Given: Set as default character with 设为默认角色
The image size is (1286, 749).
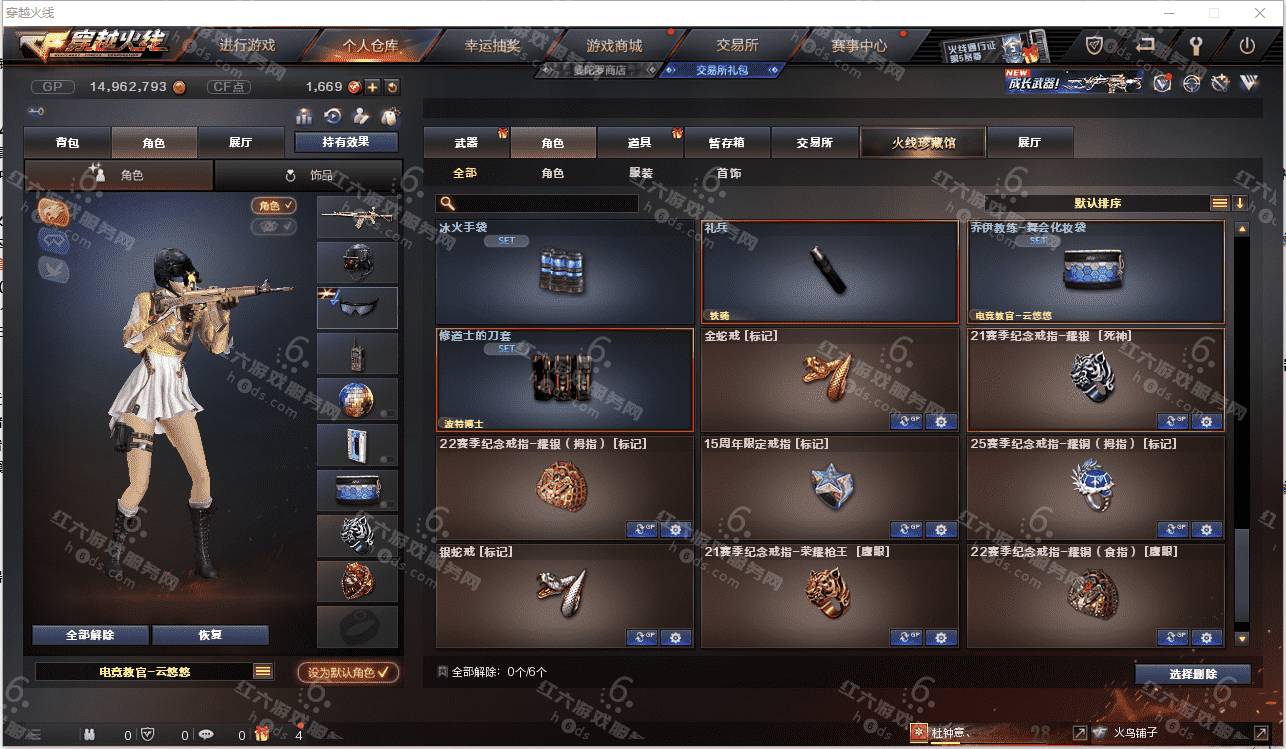Looking at the screenshot, I should pos(348,673).
